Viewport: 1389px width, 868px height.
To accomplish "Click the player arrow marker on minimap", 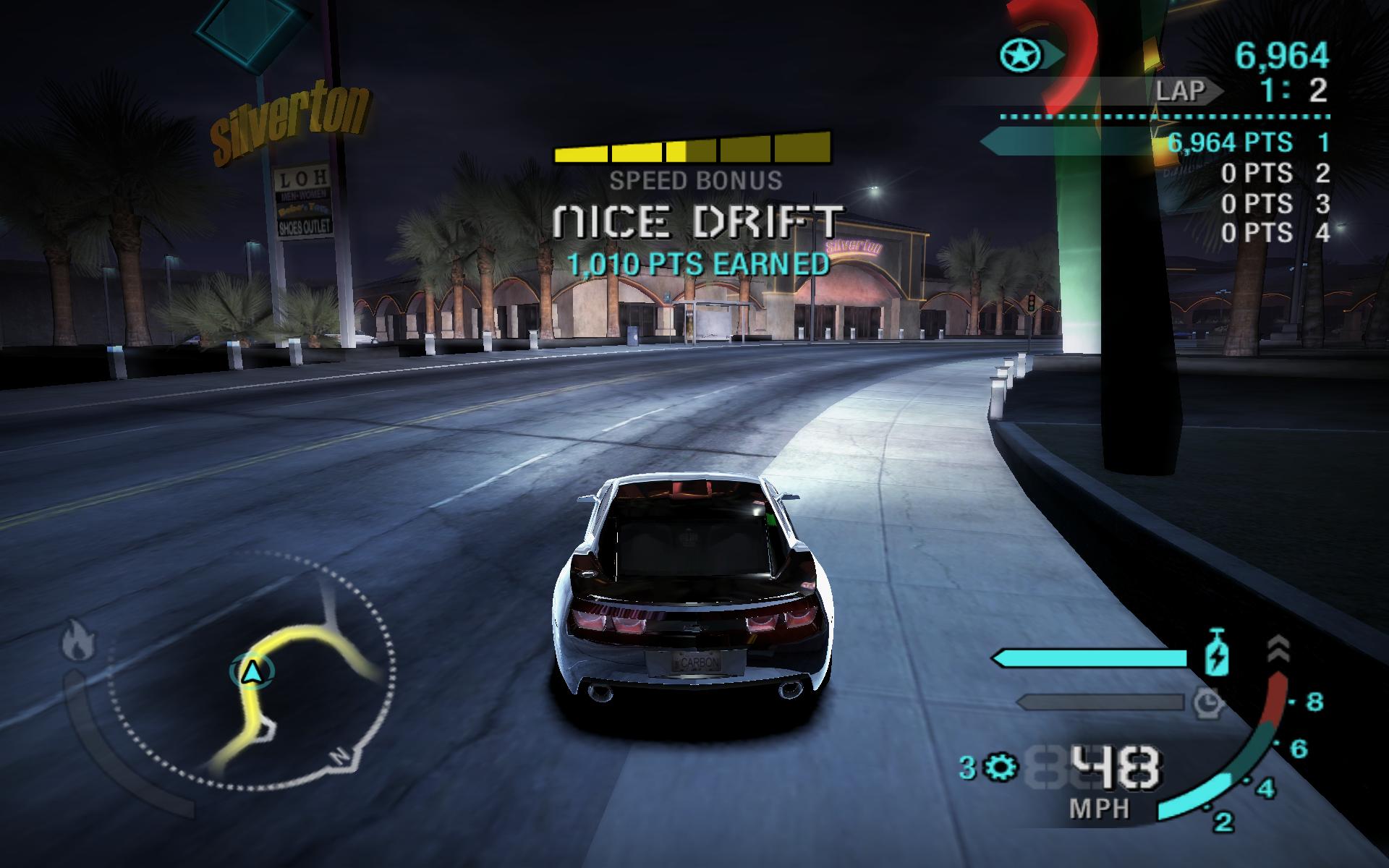I will [x=252, y=673].
